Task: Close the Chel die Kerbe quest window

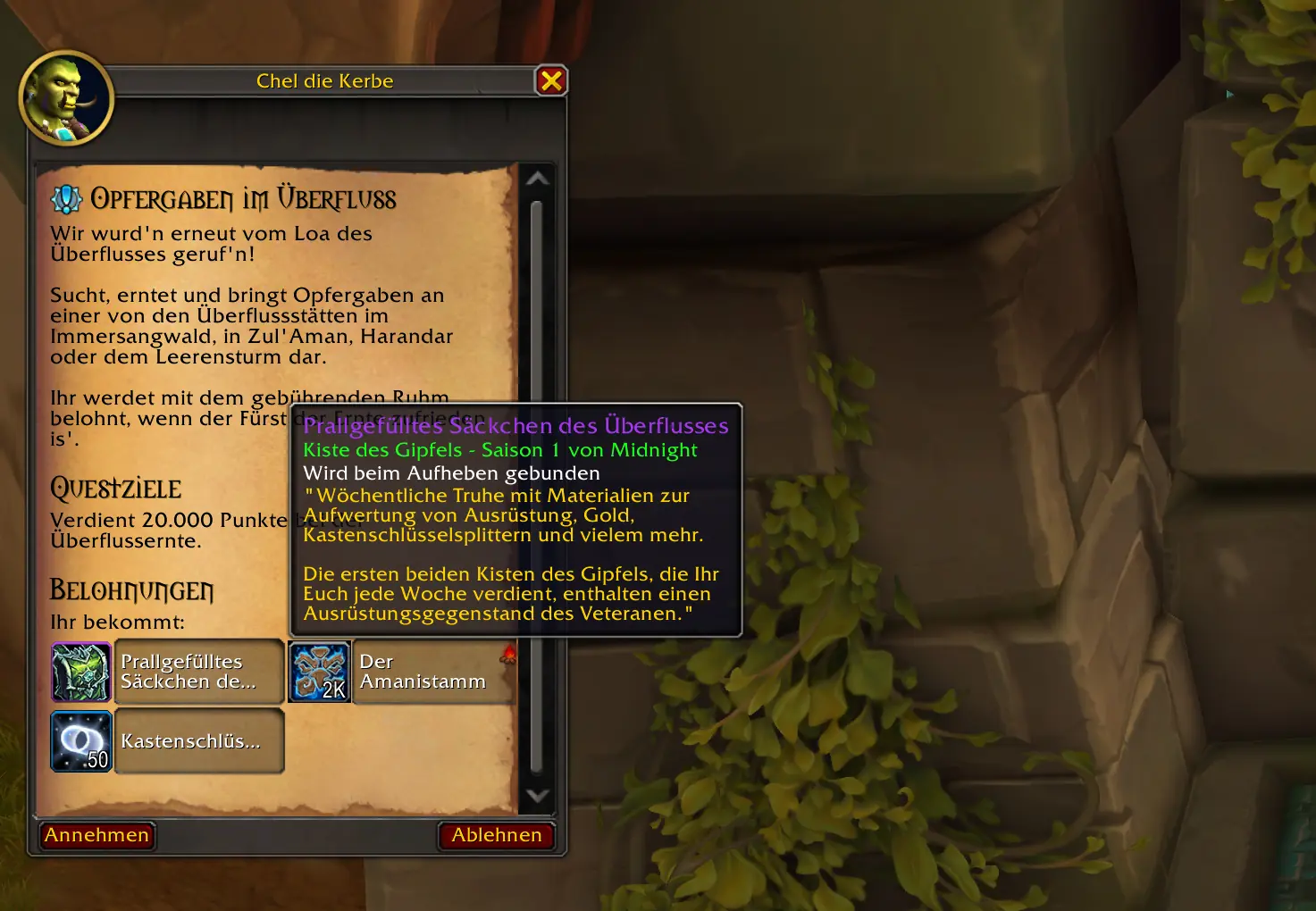Action: (x=551, y=81)
